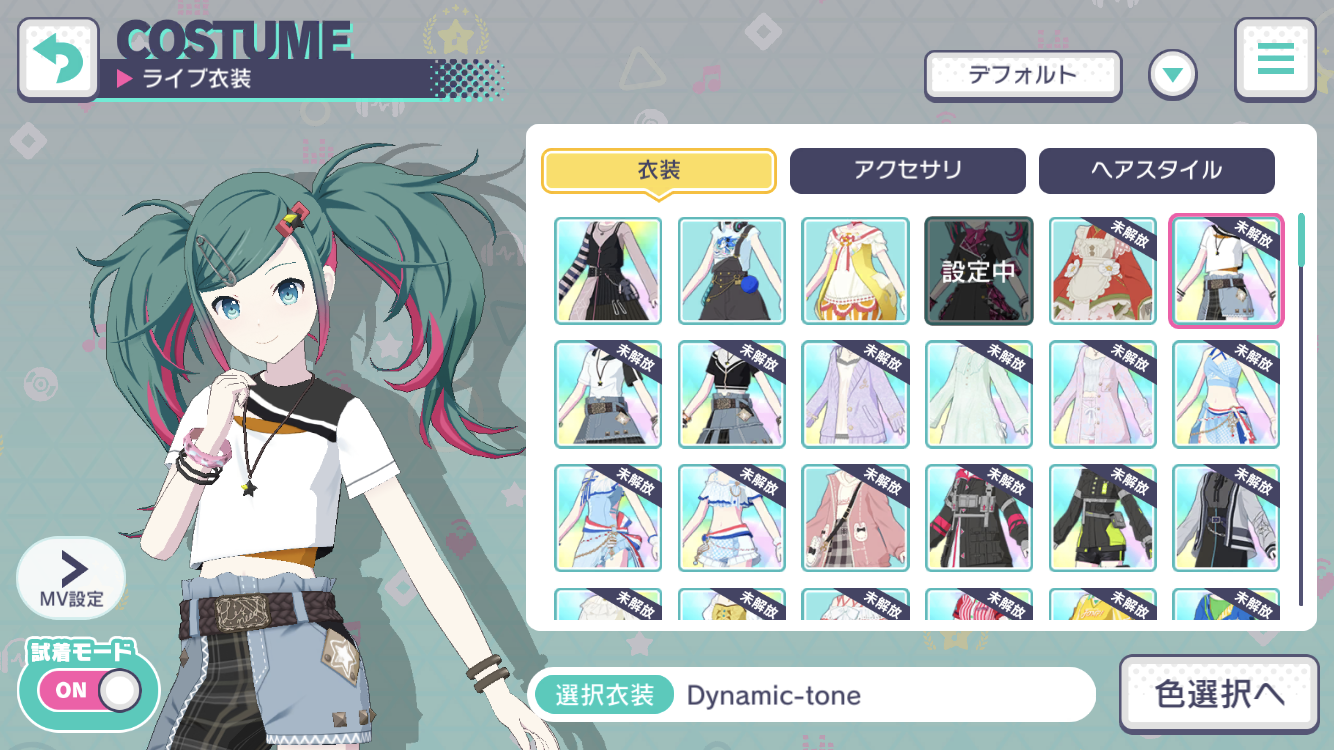Select the black jacket with neon yellow costume
The width and height of the screenshot is (1334, 750).
tap(1102, 518)
